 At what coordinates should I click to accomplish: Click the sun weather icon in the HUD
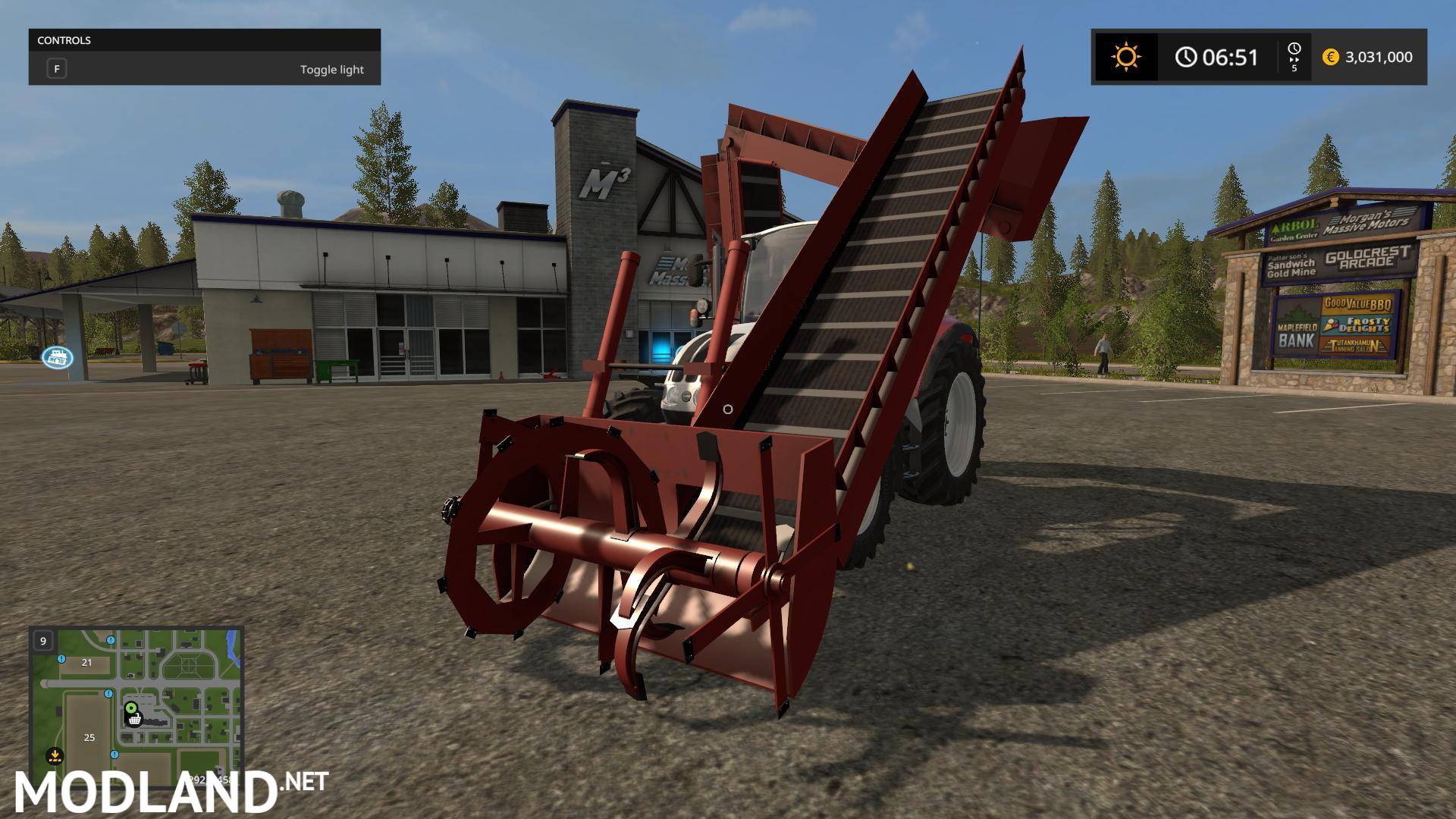click(1126, 56)
